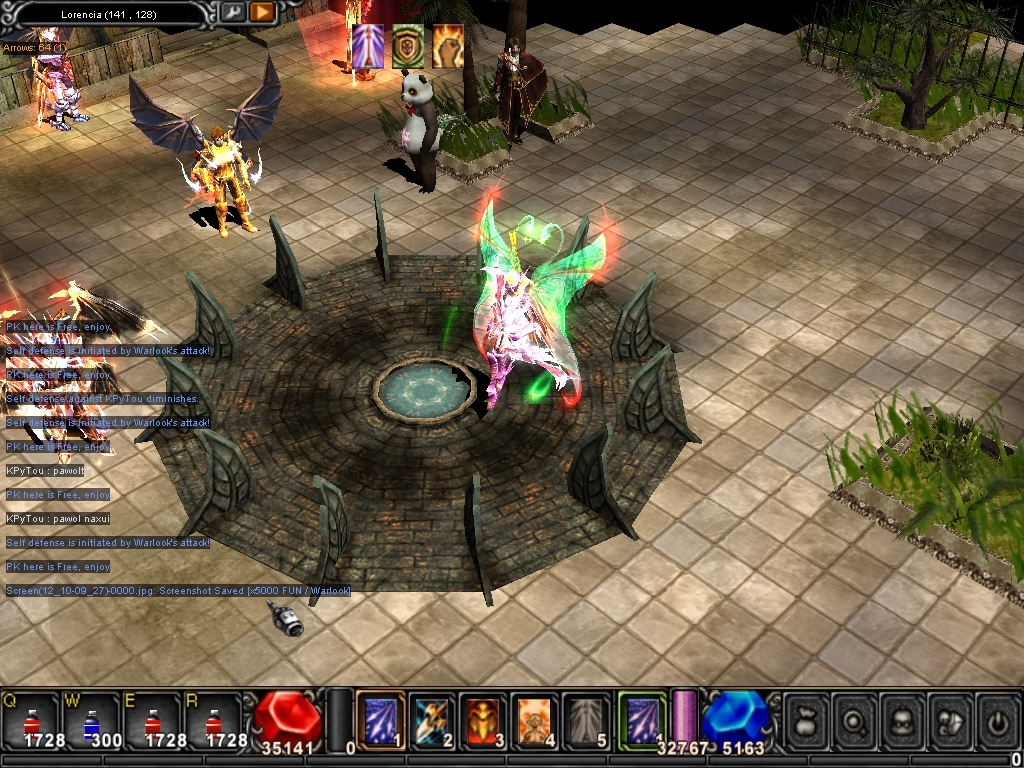The height and width of the screenshot is (768, 1024).
Task: Activate the orange figure skill in slot 4
Action: coord(536,719)
